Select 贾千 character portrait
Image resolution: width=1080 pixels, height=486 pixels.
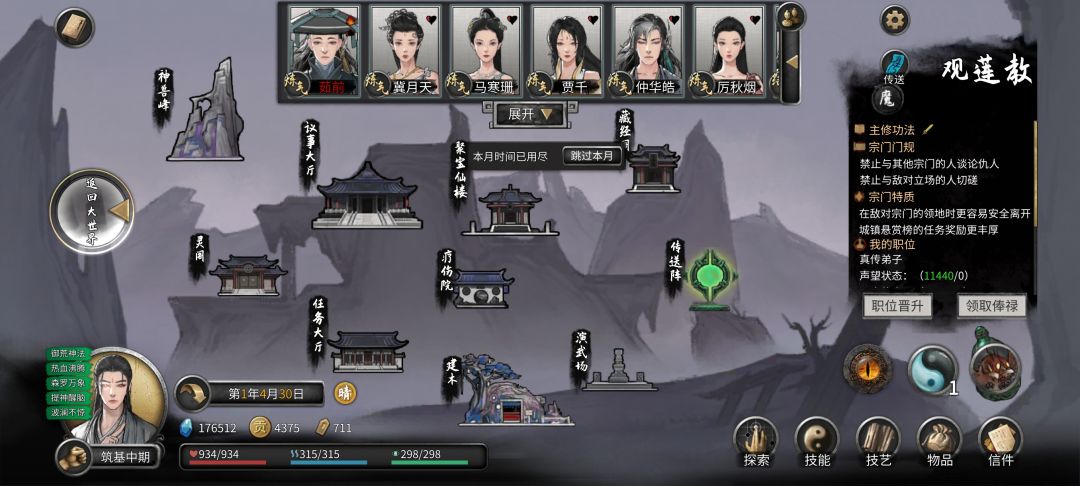point(567,50)
